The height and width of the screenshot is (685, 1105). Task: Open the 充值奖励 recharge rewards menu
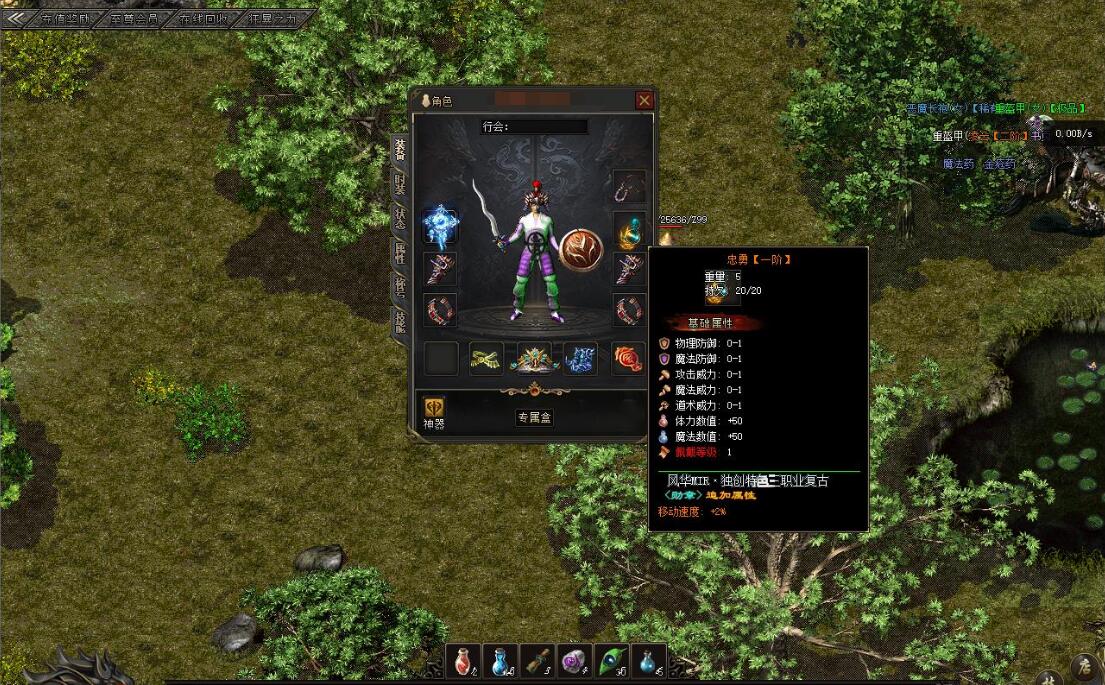point(66,19)
